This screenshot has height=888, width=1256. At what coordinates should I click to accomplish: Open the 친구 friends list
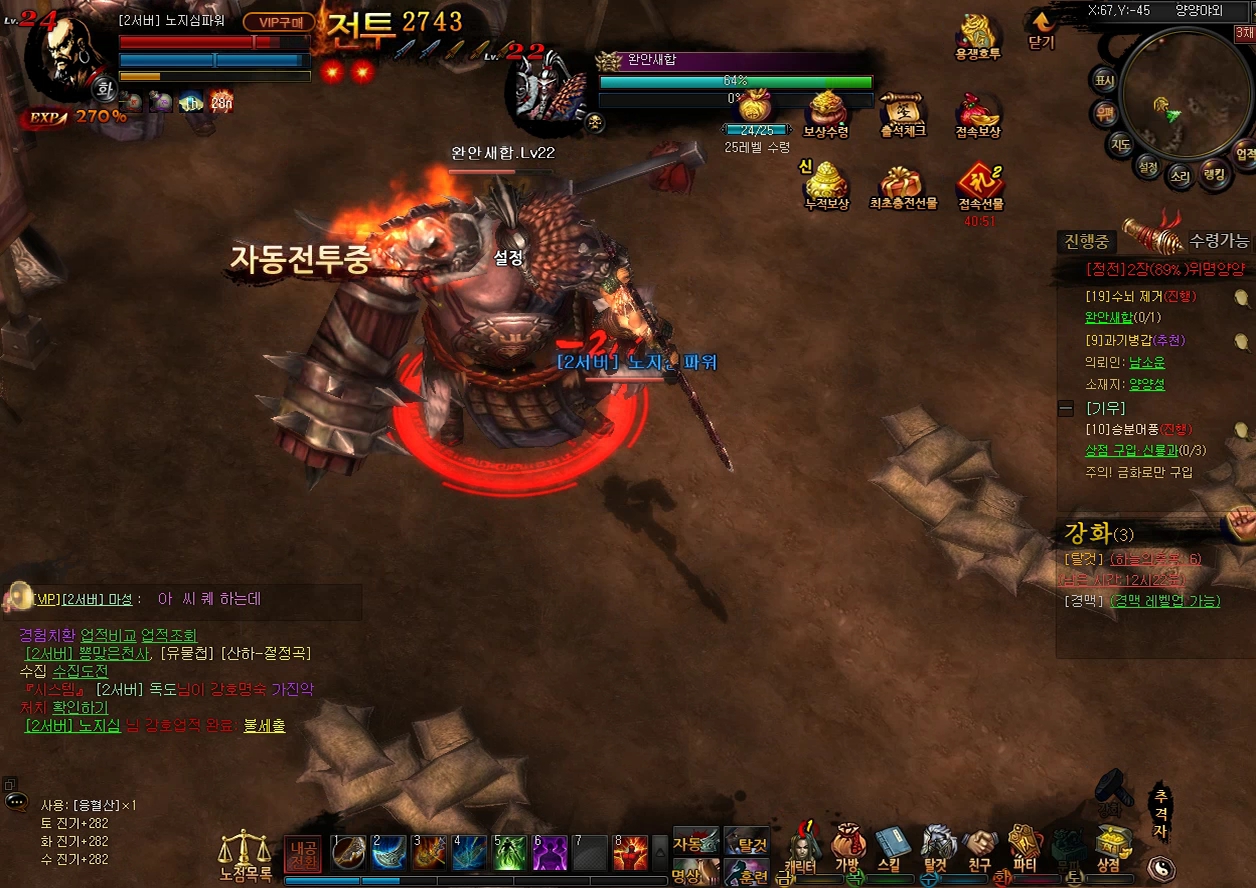[x=980, y=847]
